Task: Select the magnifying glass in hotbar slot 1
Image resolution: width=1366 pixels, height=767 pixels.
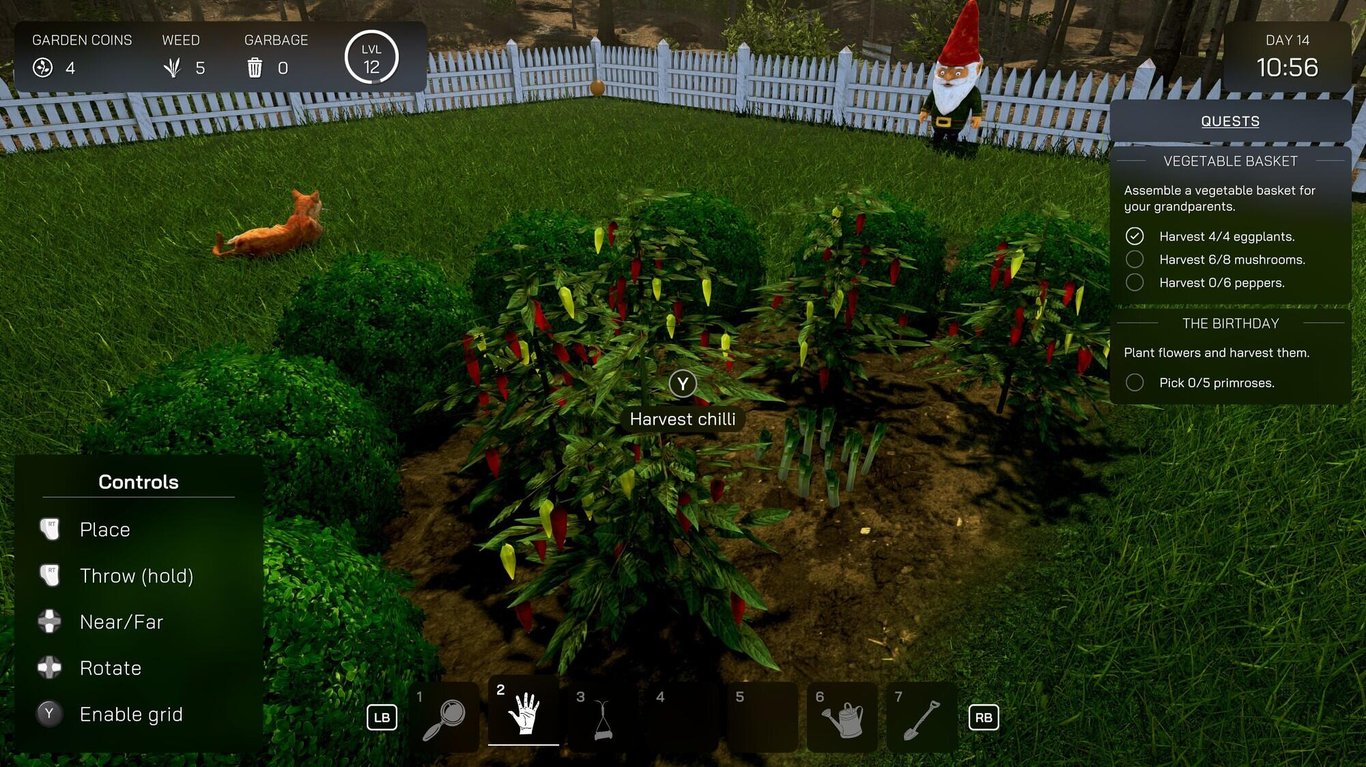Action: tap(446, 717)
